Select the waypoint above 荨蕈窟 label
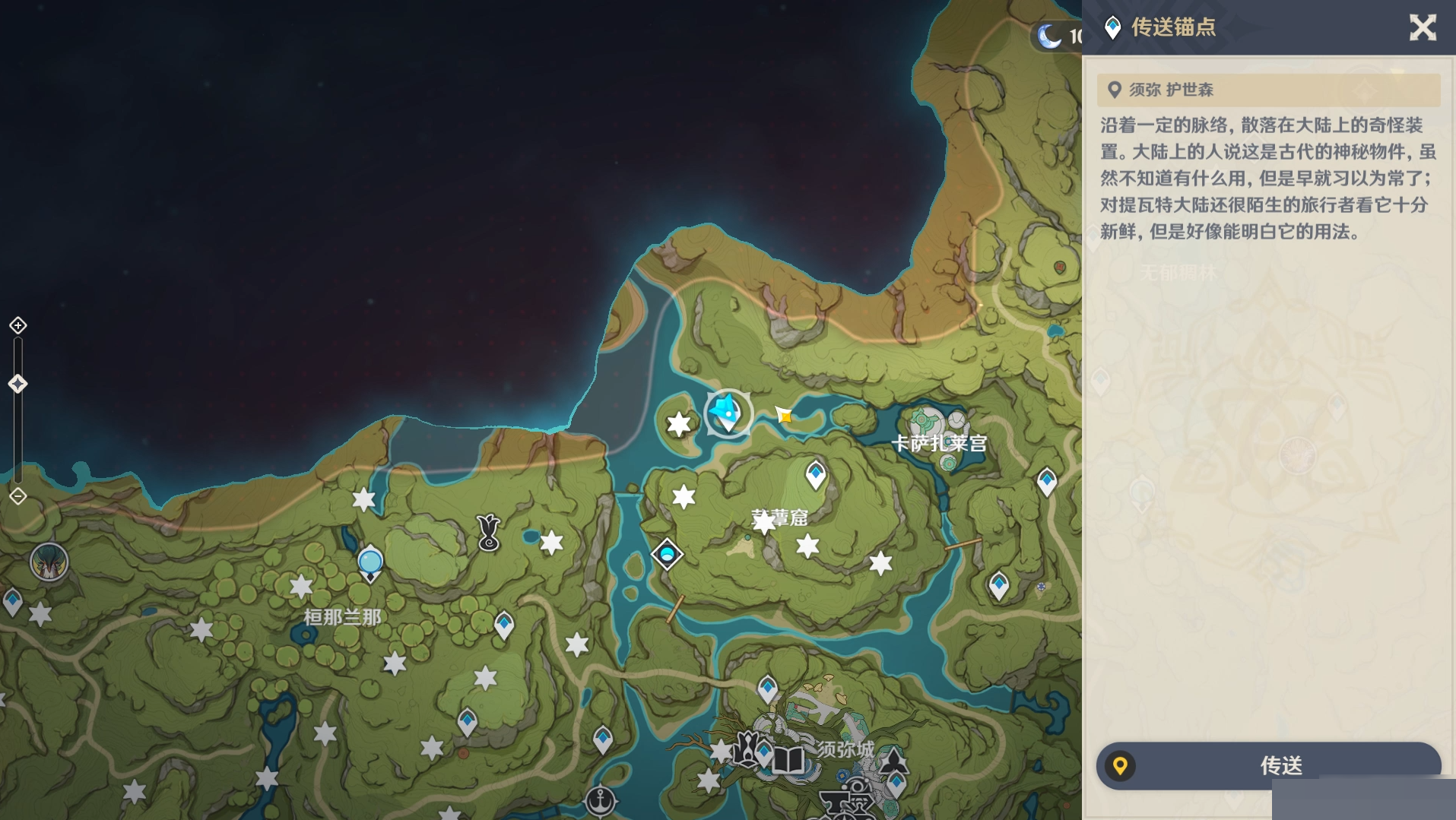 816,475
